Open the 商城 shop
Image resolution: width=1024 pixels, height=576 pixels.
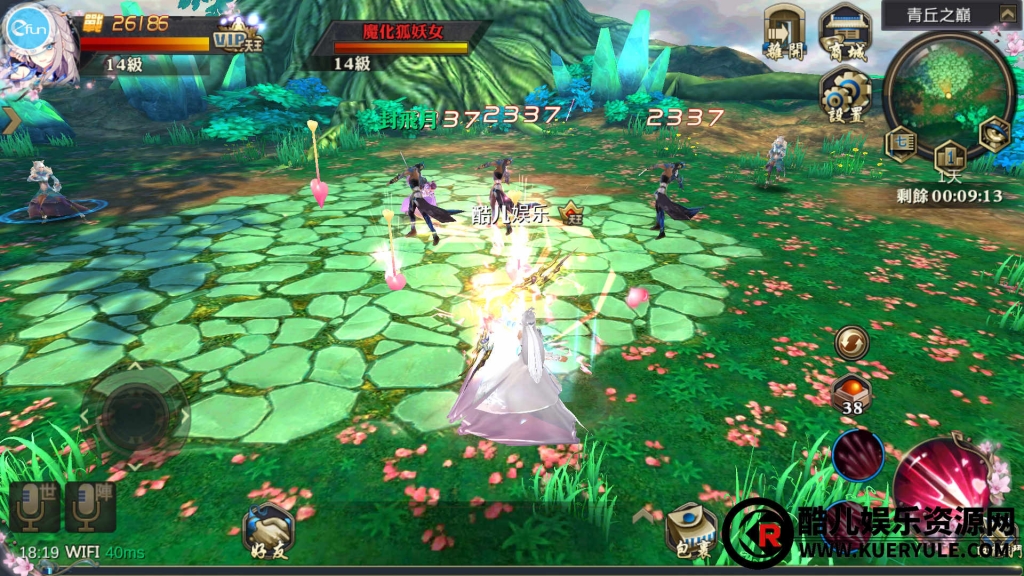click(844, 31)
